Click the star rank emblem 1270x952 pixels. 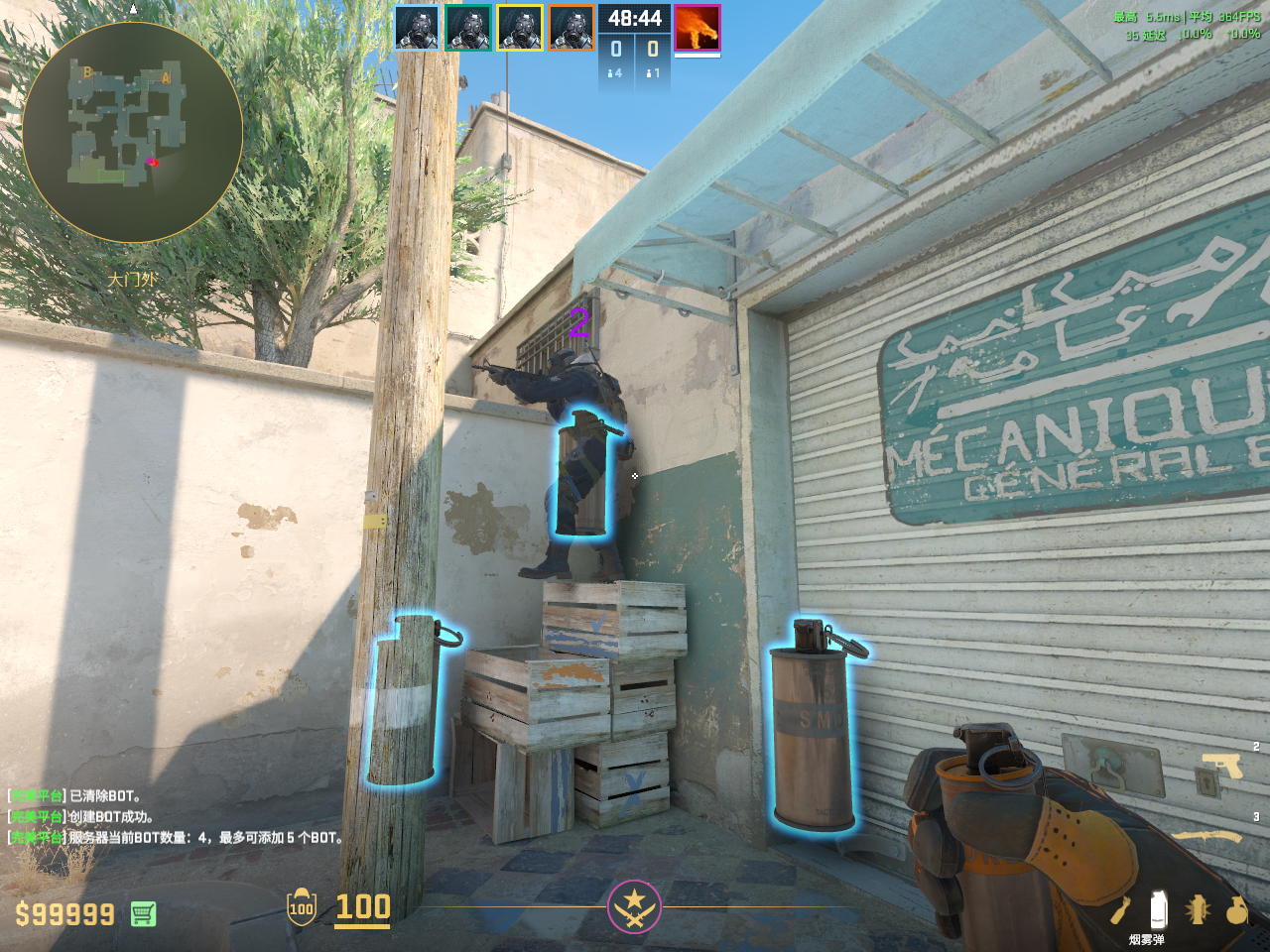[634, 906]
